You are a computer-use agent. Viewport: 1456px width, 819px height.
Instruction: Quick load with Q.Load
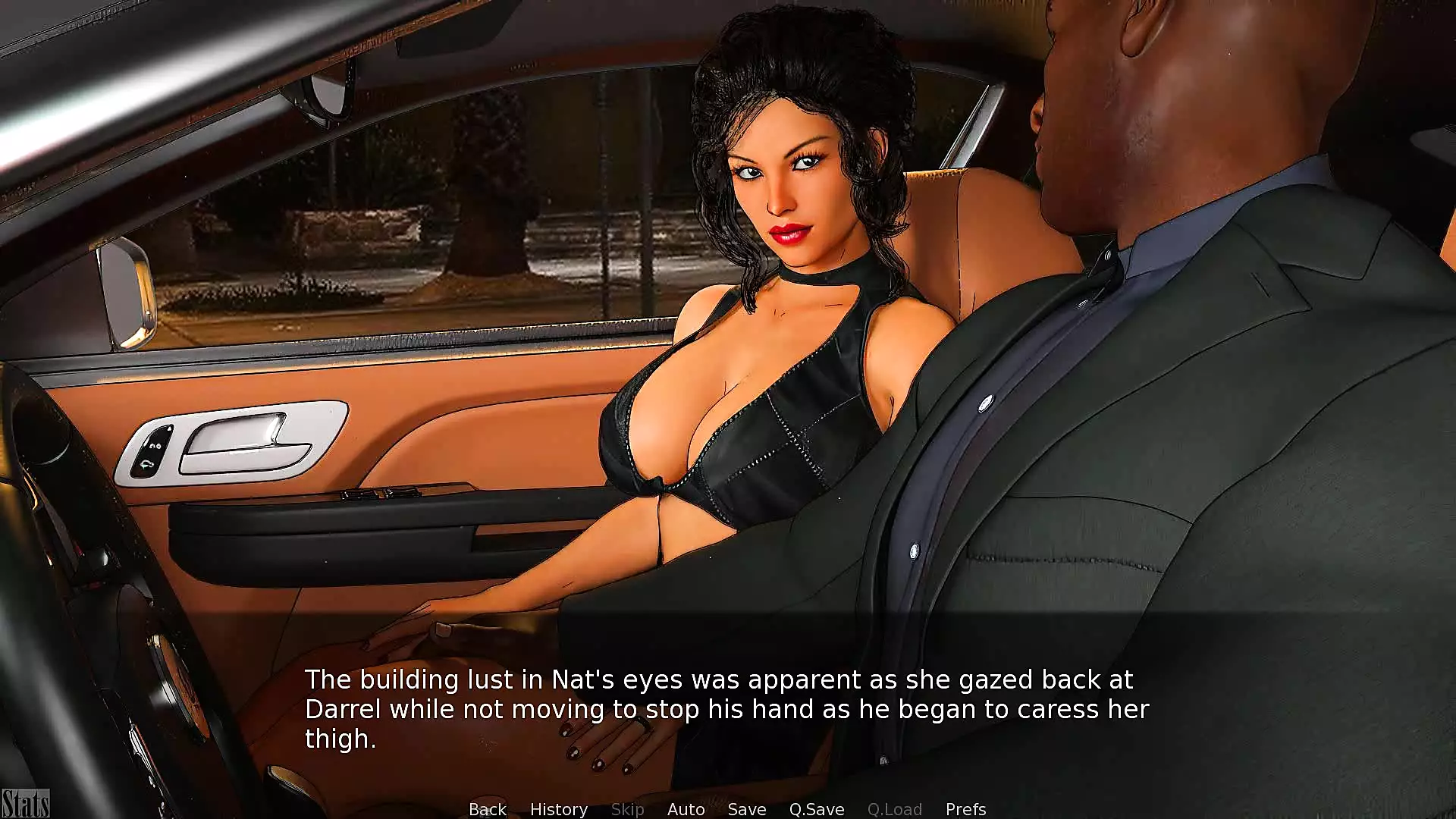[894, 809]
